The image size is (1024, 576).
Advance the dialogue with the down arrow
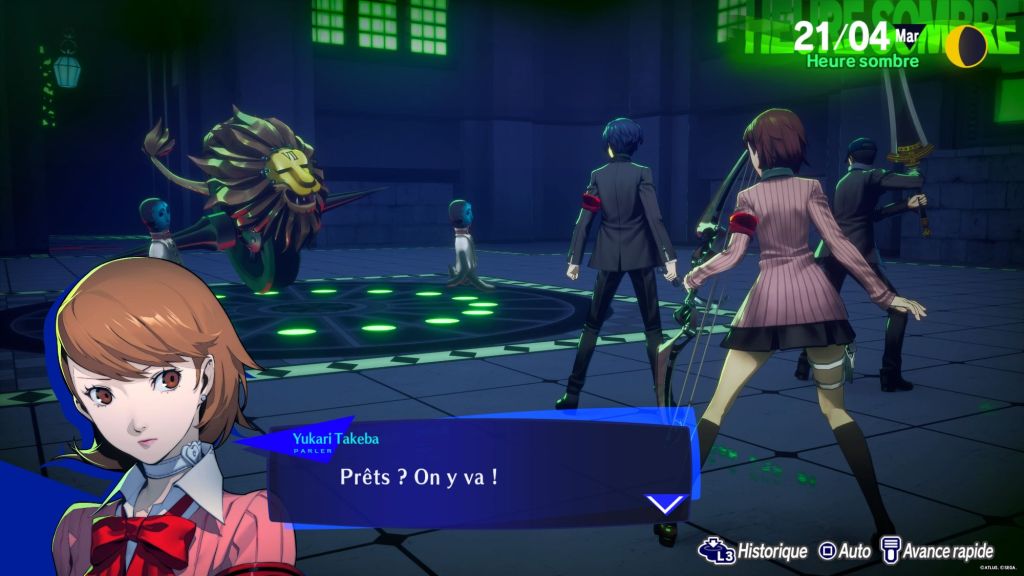[665, 503]
